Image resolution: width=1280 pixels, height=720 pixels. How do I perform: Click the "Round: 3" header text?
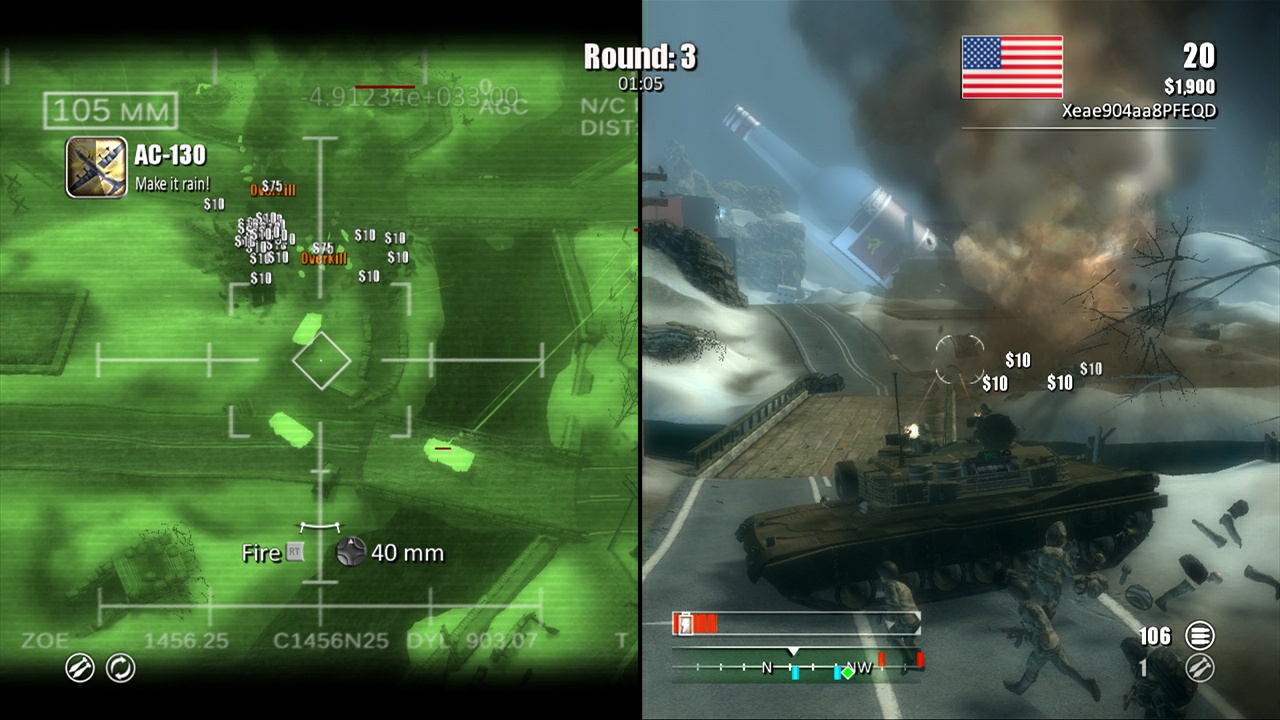(x=639, y=57)
